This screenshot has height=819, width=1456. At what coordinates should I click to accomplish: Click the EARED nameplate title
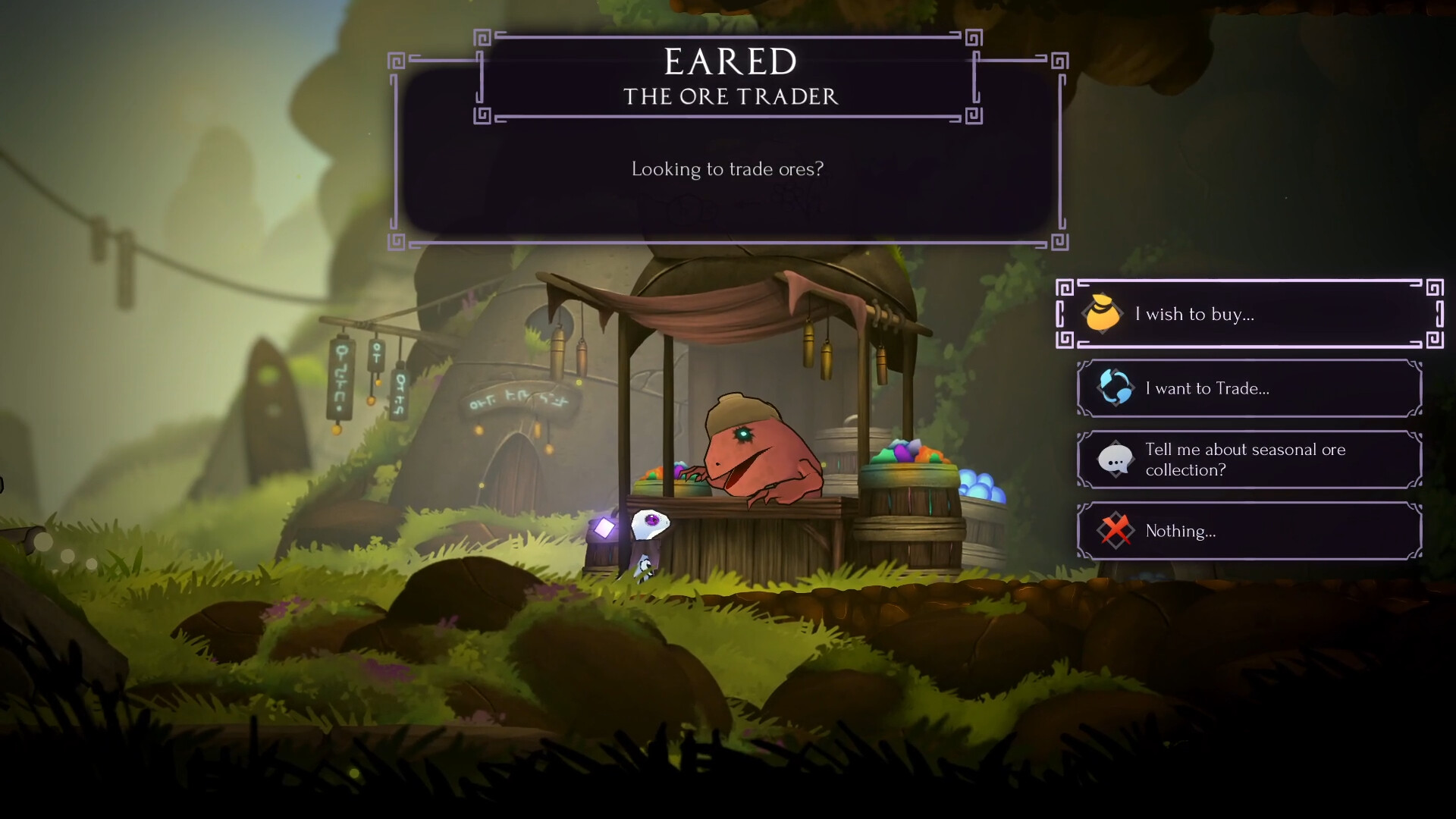[x=729, y=62]
